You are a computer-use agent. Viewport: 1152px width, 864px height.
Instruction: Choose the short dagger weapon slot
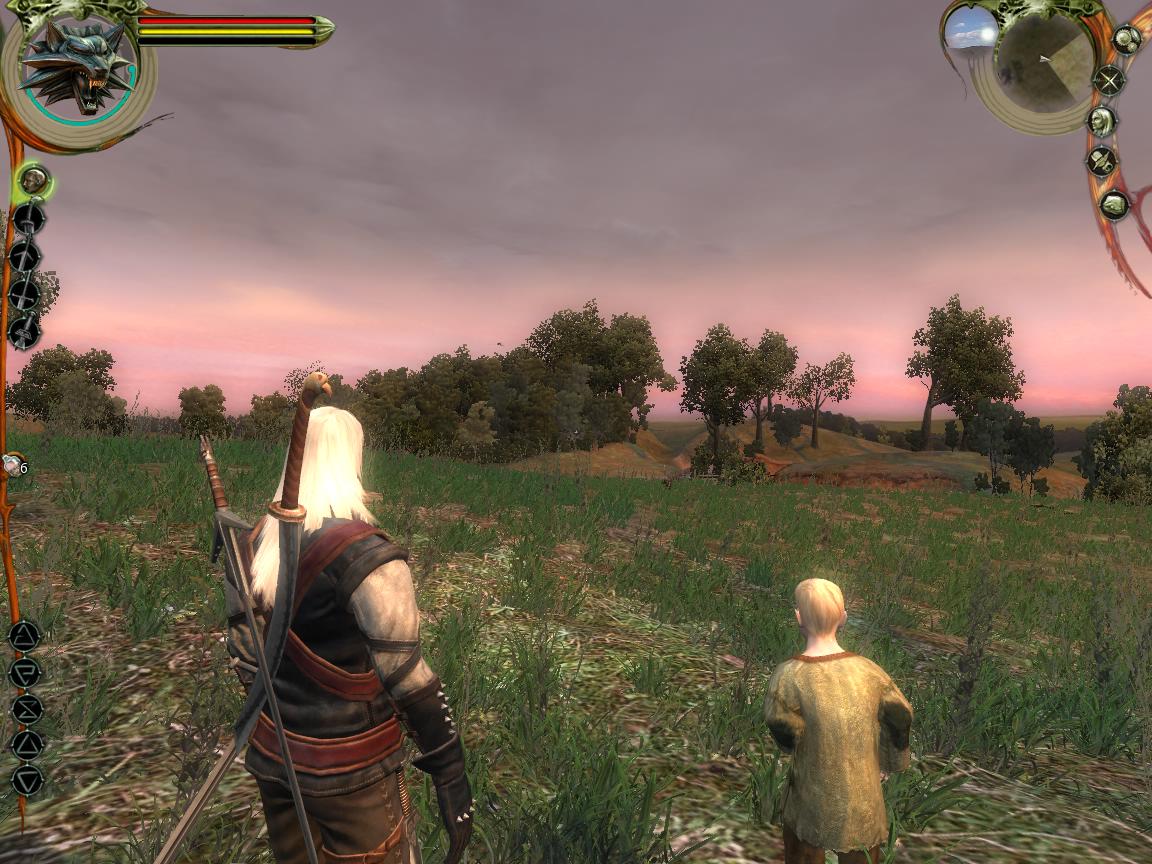click(x=25, y=331)
